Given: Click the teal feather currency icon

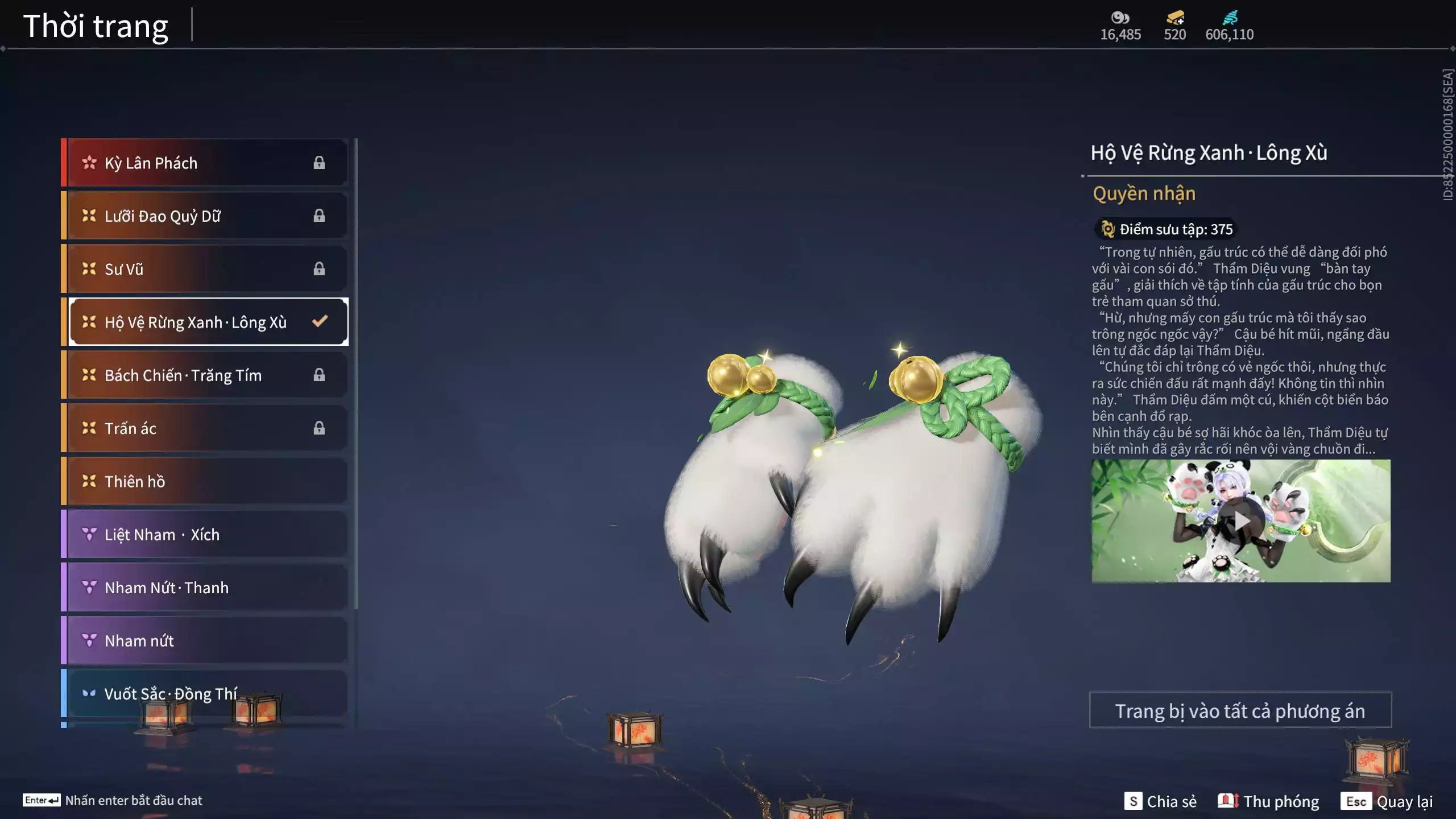Looking at the screenshot, I should pos(1229,18).
